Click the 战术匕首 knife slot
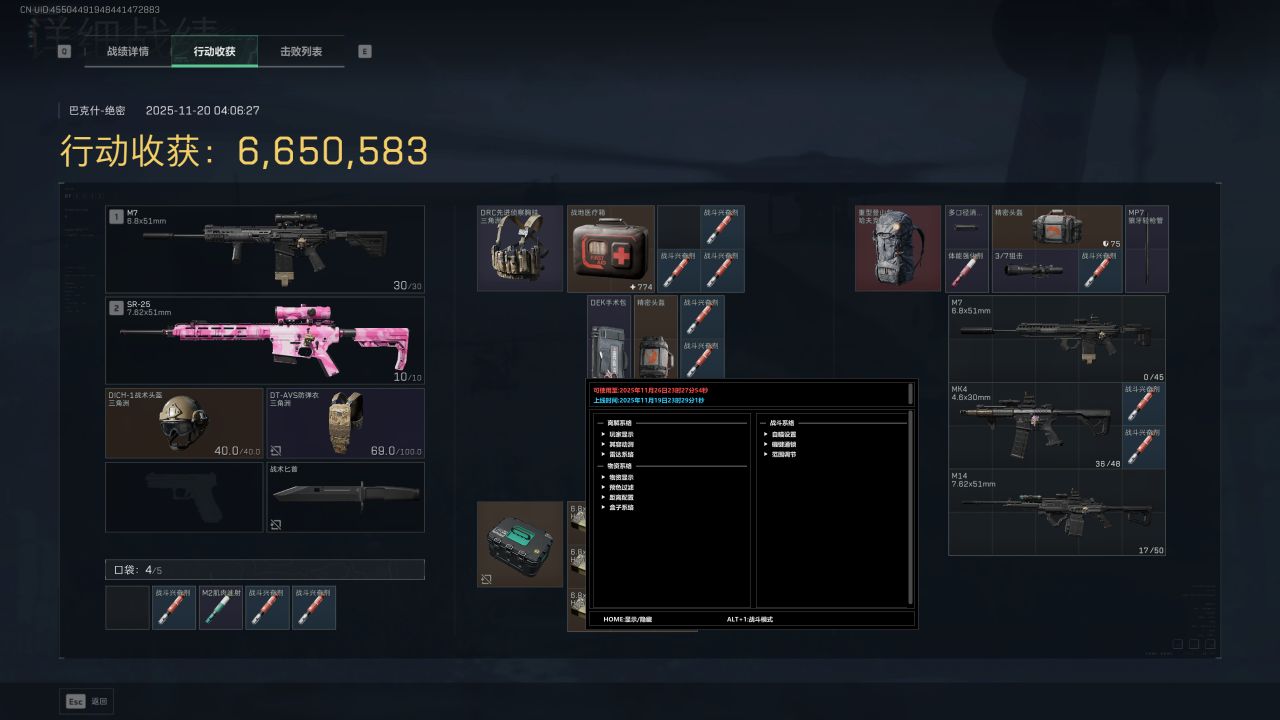The width and height of the screenshot is (1280, 720). point(345,496)
